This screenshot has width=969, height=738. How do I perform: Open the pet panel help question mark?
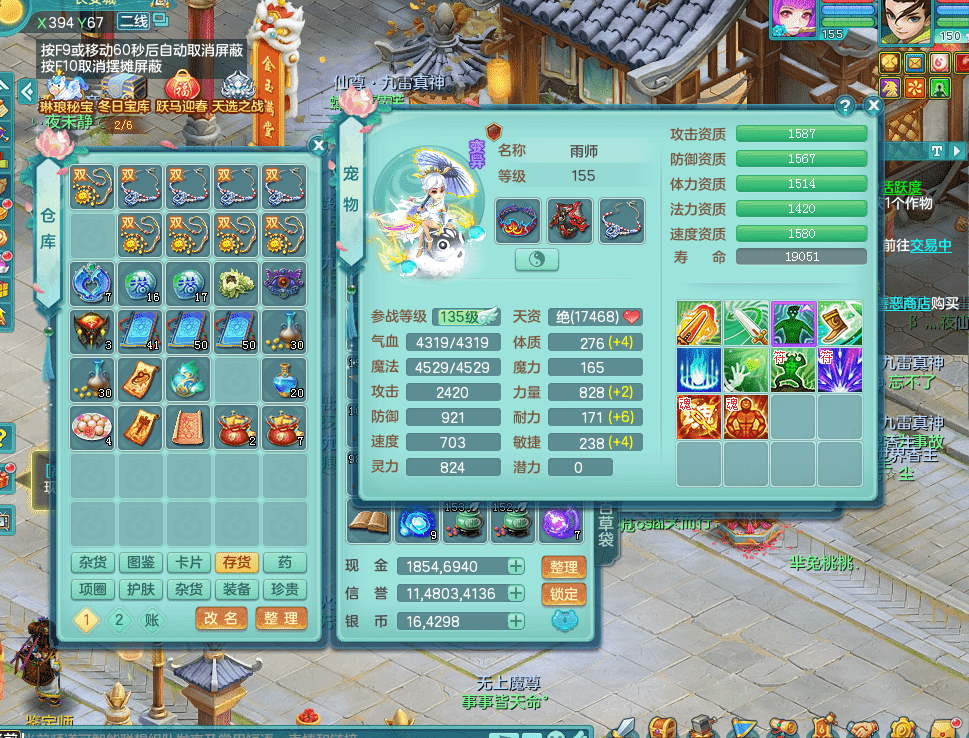pos(846,105)
